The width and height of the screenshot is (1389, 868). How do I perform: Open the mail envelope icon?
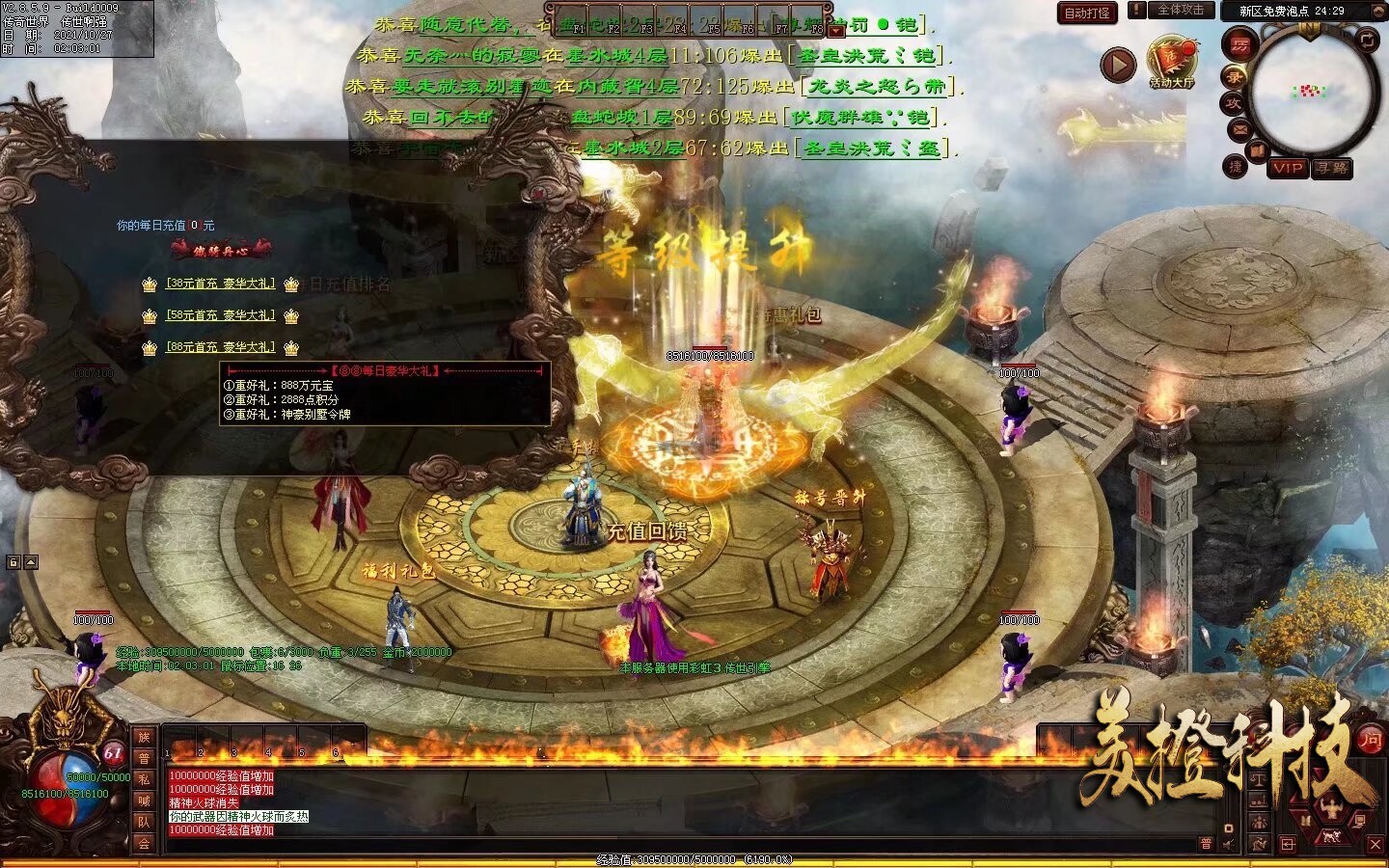[x=1239, y=128]
